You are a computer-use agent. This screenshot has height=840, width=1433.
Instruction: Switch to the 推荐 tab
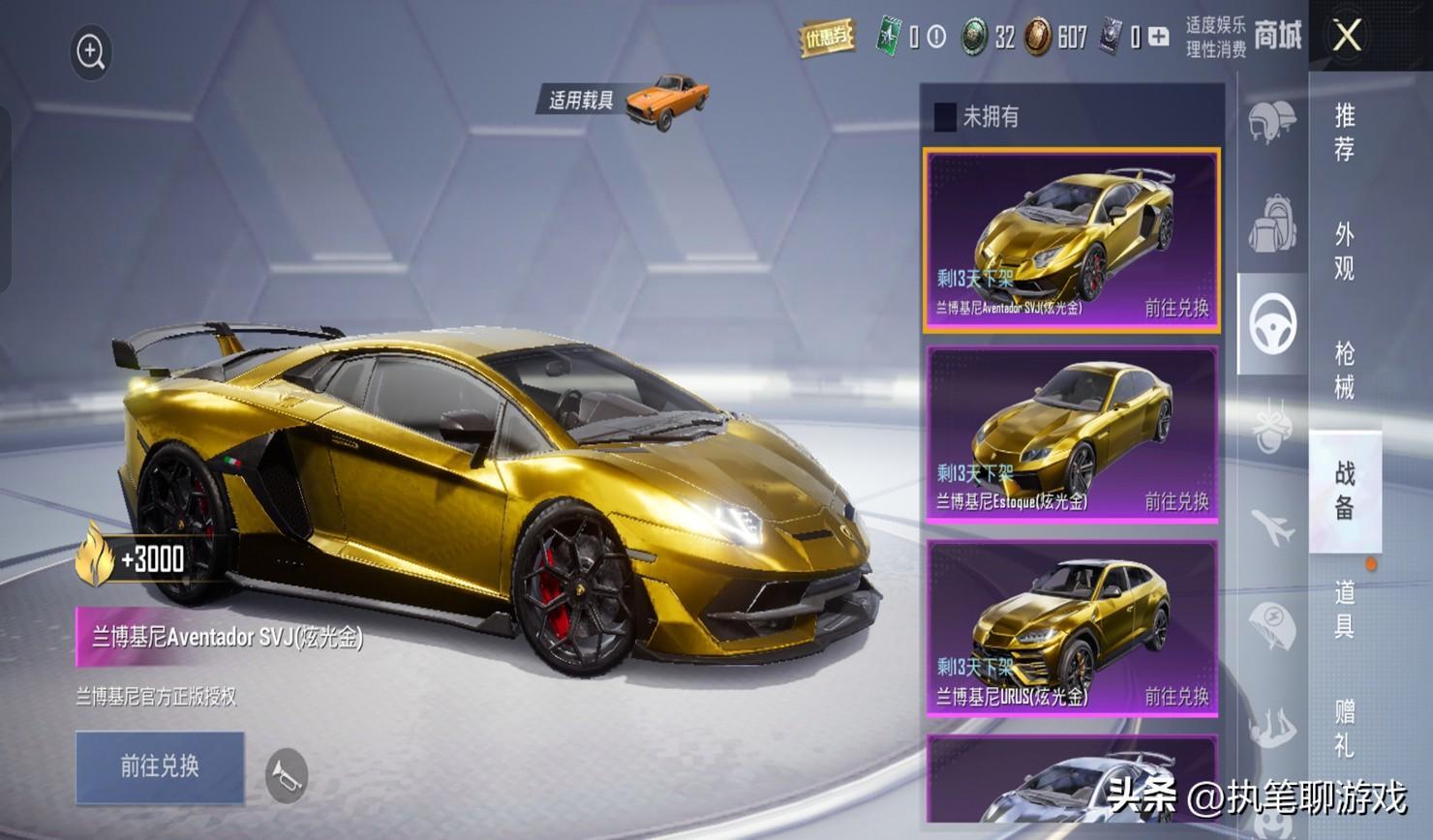[x=1344, y=133]
